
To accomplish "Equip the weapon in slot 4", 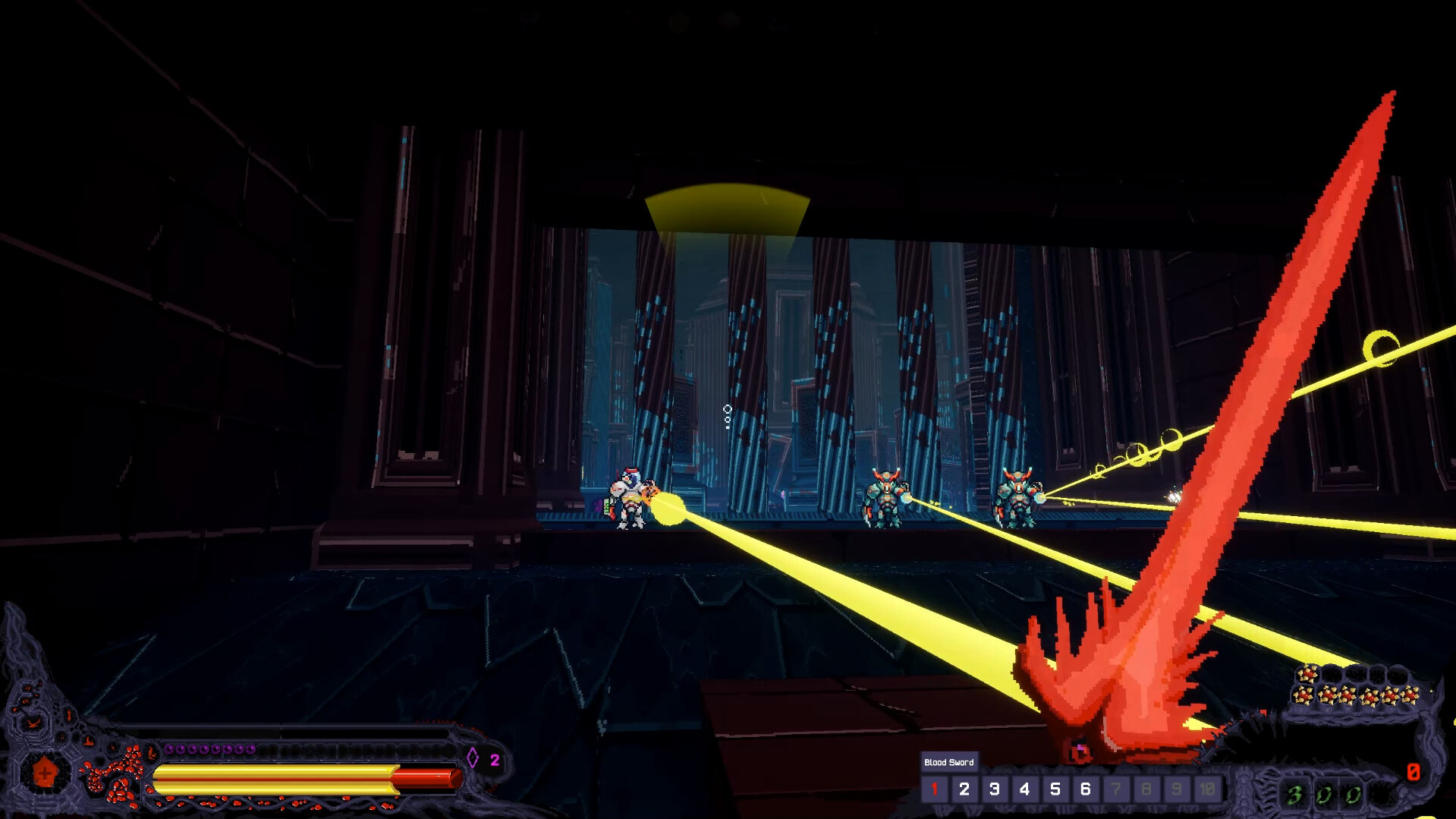I will tap(1025, 789).
